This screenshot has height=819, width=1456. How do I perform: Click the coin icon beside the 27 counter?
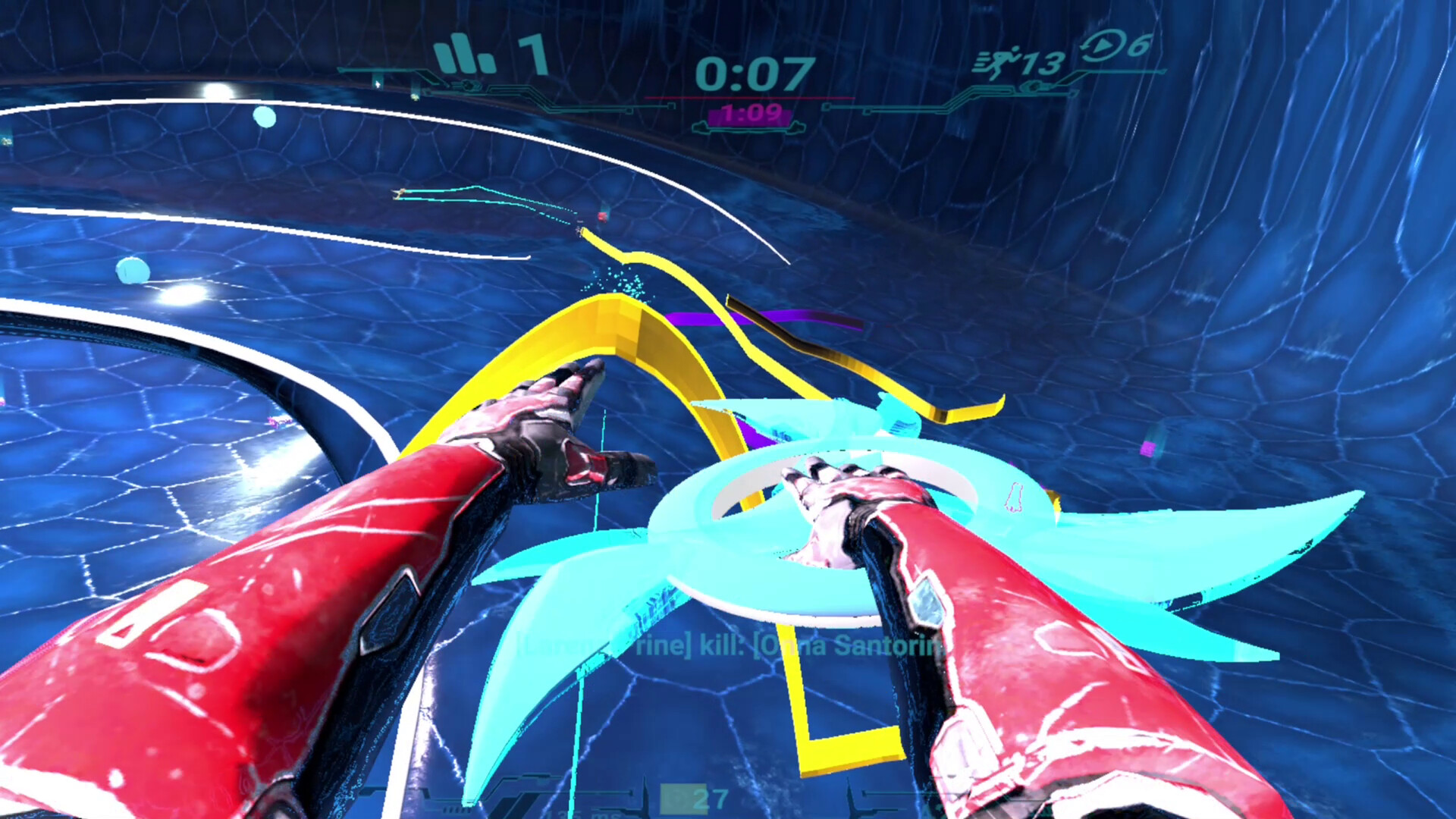click(x=677, y=798)
